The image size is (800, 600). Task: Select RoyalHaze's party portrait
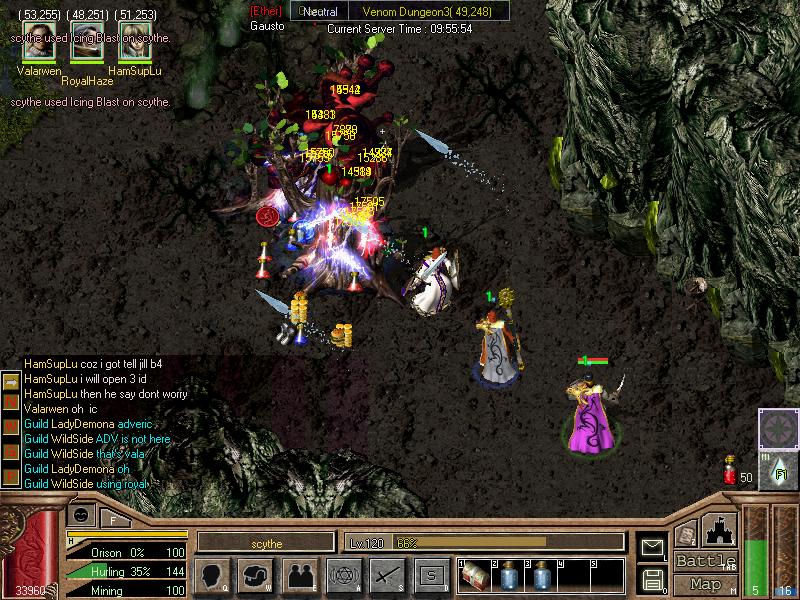tap(87, 48)
